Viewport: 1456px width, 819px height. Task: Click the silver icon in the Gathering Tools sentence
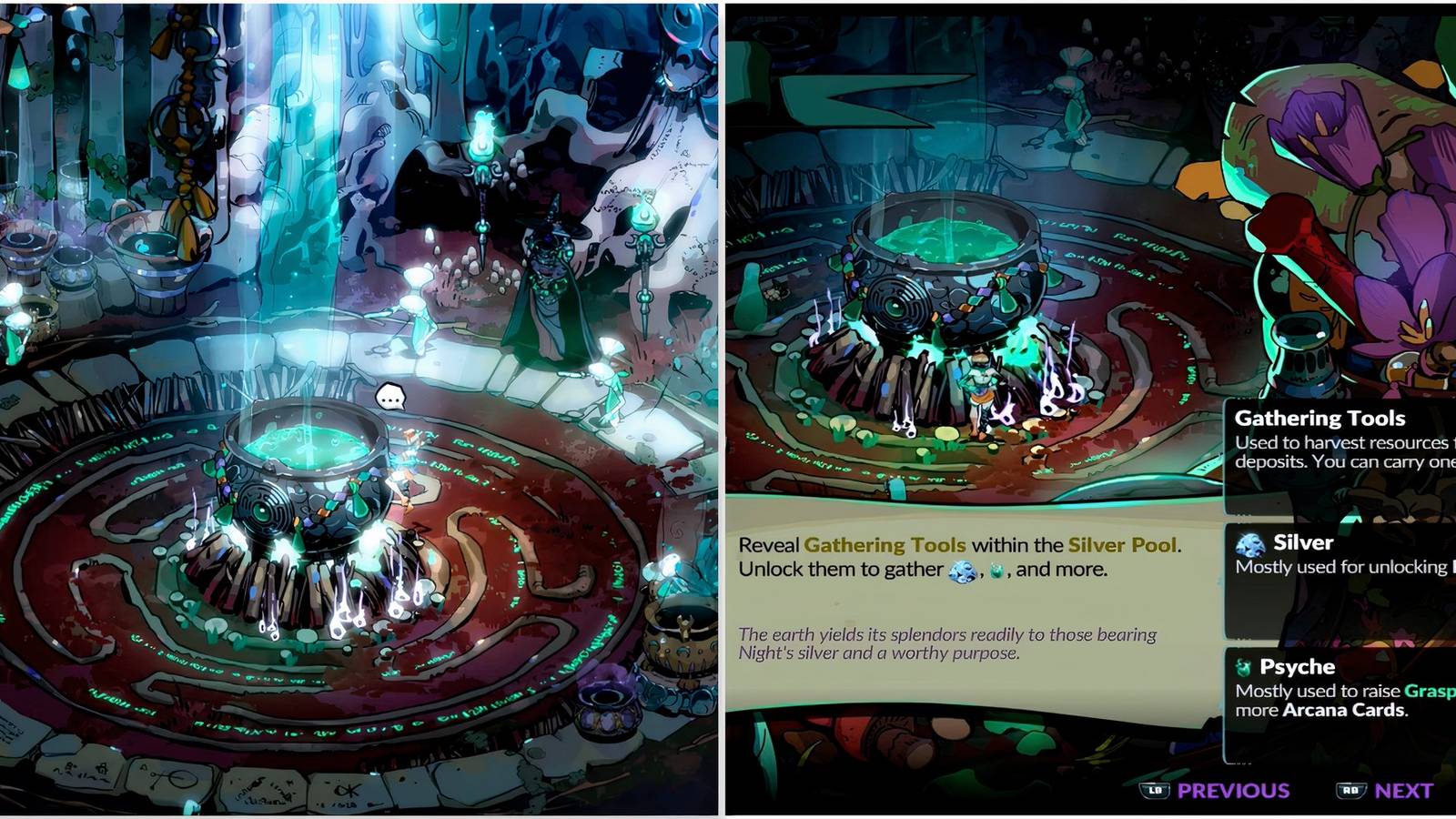tap(961, 571)
